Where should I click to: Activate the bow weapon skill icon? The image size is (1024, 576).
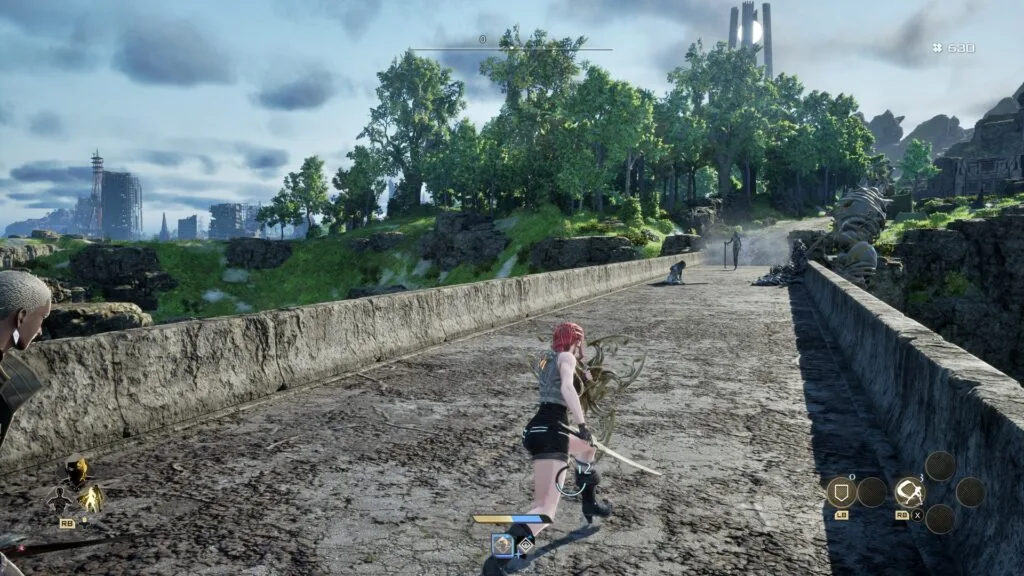(909, 491)
